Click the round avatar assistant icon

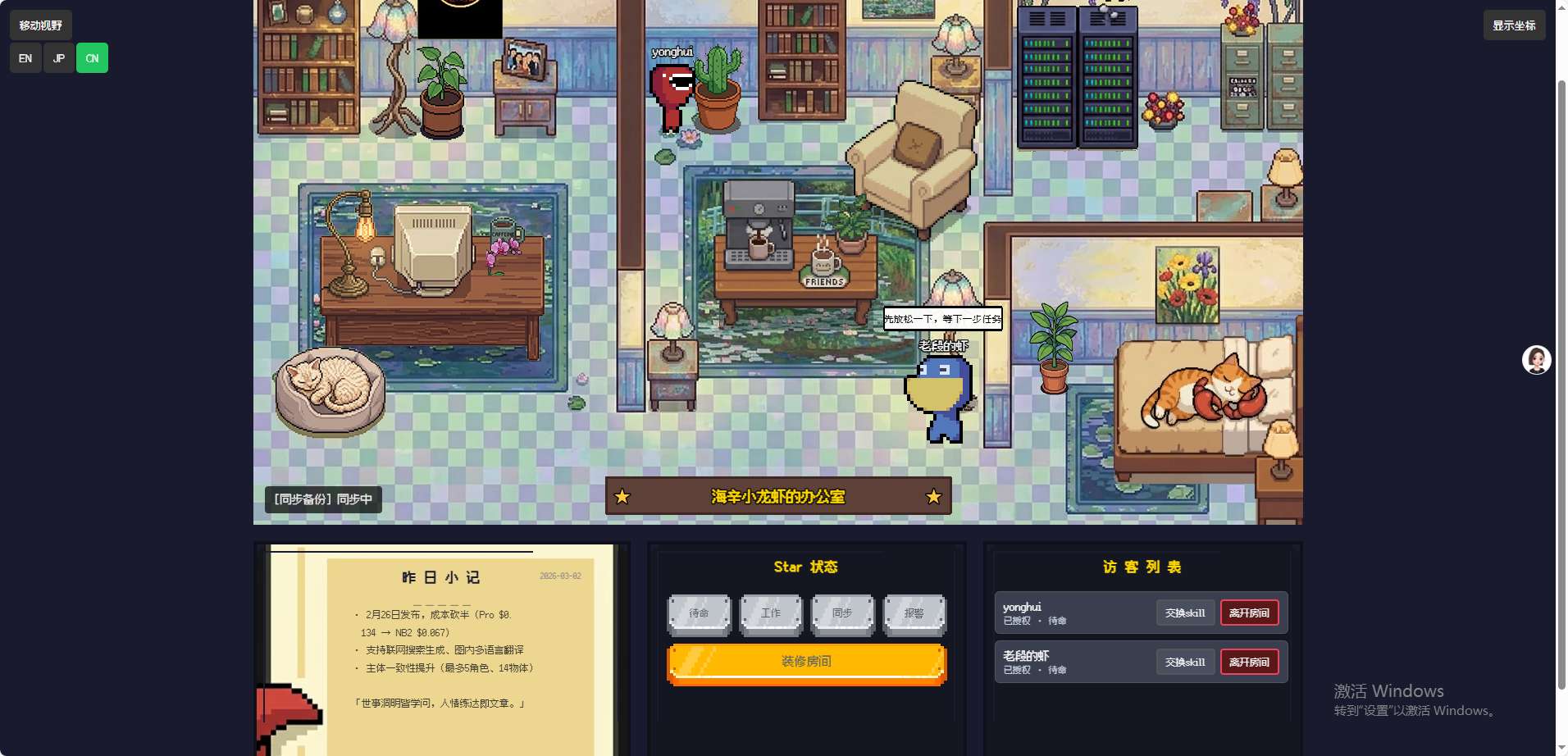(x=1536, y=360)
